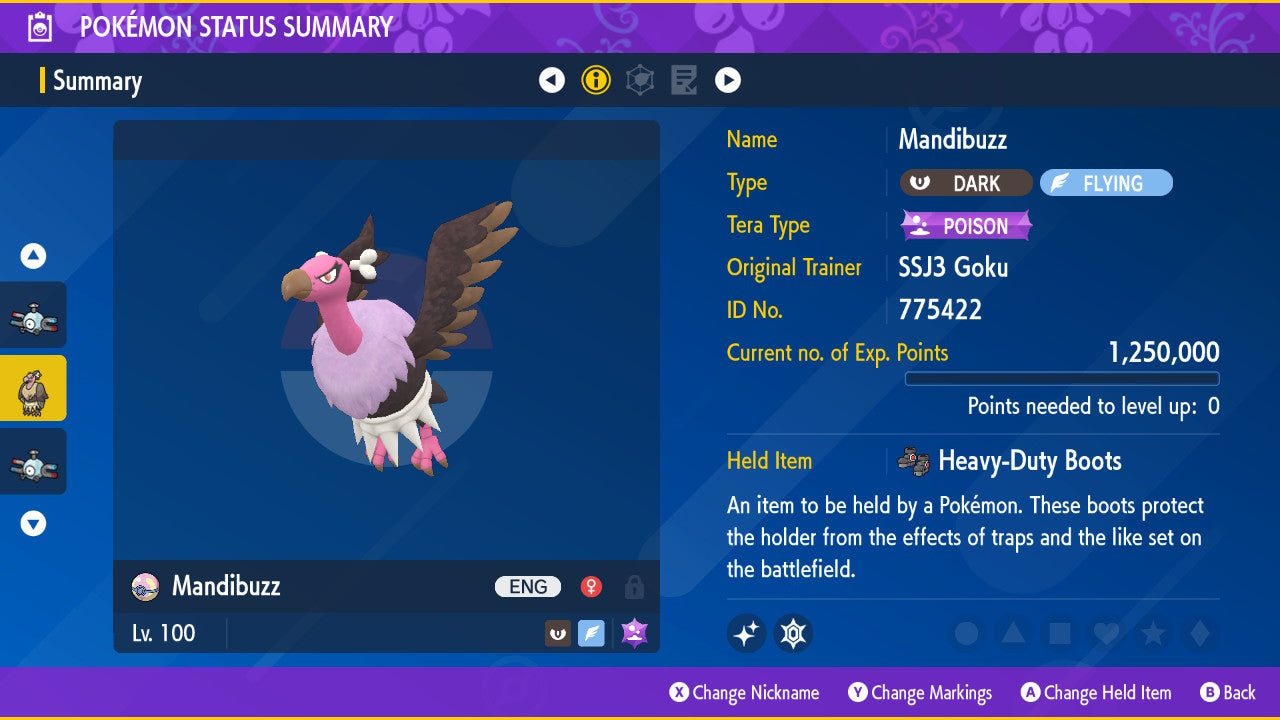Open the memo notes tab
The image size is (1280, 720).
tap(684, 80)
